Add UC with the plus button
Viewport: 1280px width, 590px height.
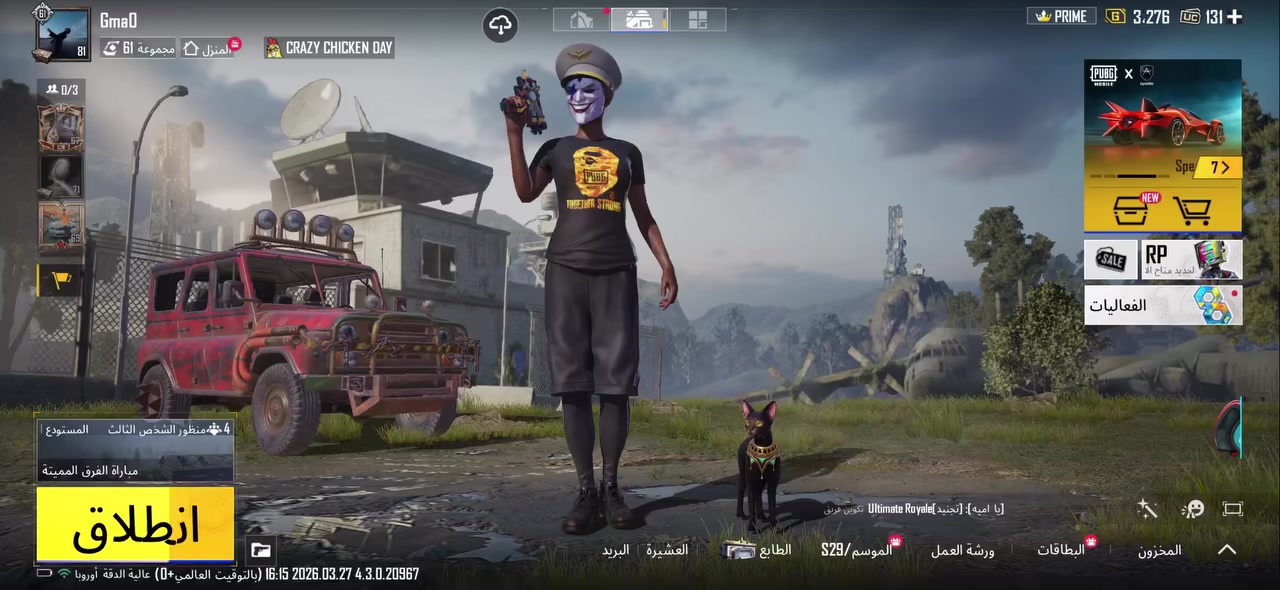click(1235, 16)
